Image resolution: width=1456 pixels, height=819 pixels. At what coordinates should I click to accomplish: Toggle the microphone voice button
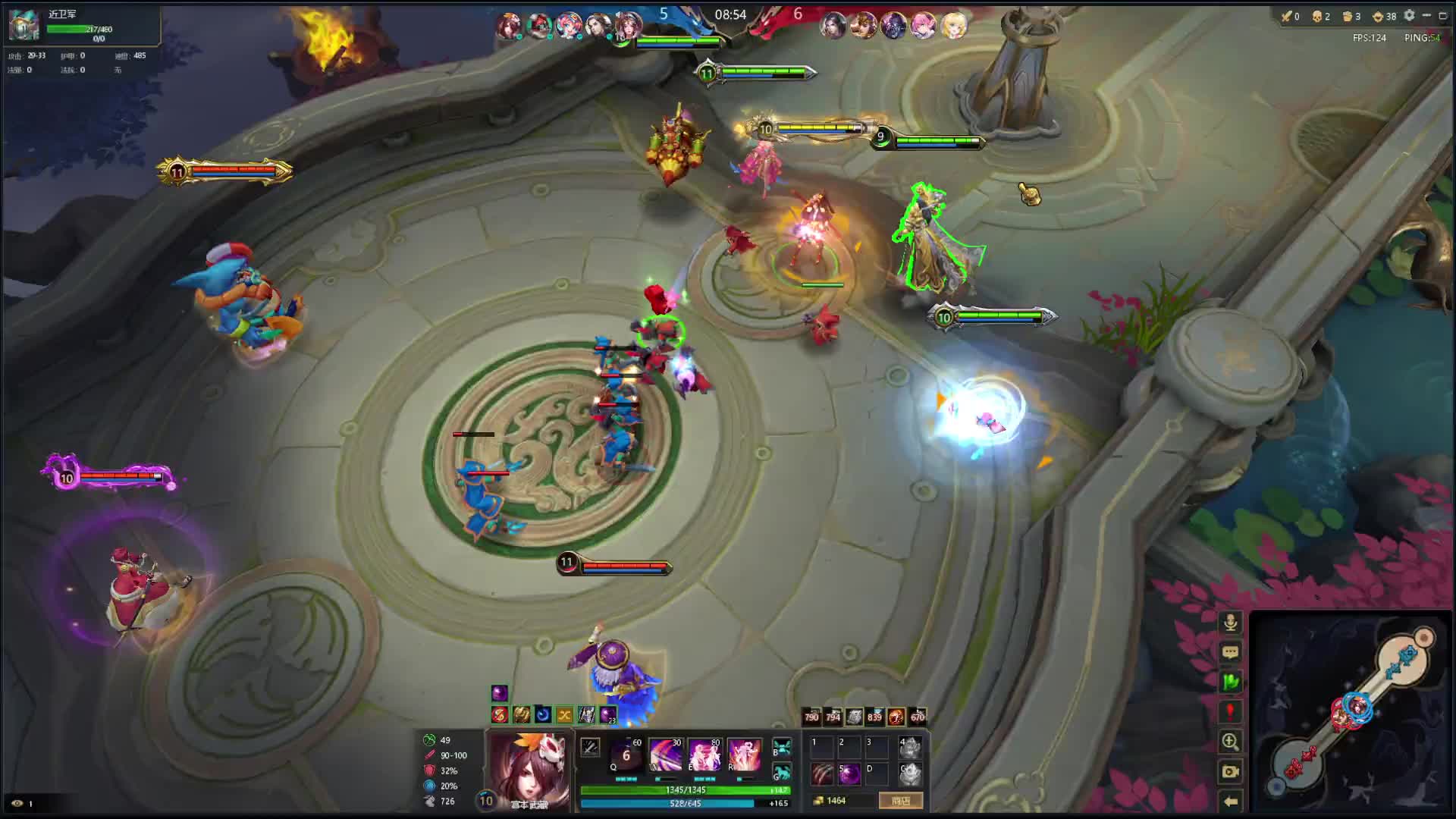(1230, 623)
